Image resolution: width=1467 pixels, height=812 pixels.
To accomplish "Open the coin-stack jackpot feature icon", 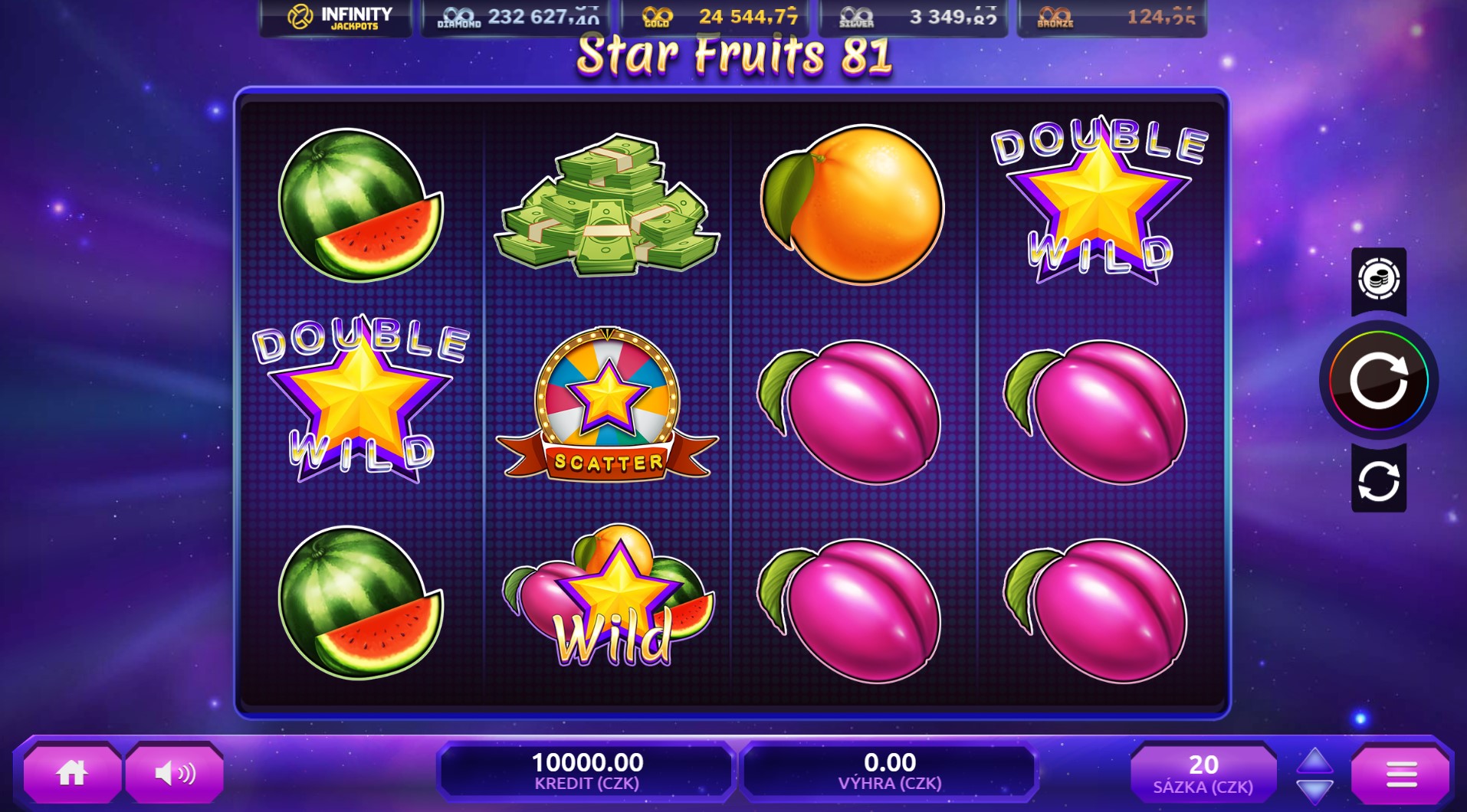I will (x=1377, y=280).
